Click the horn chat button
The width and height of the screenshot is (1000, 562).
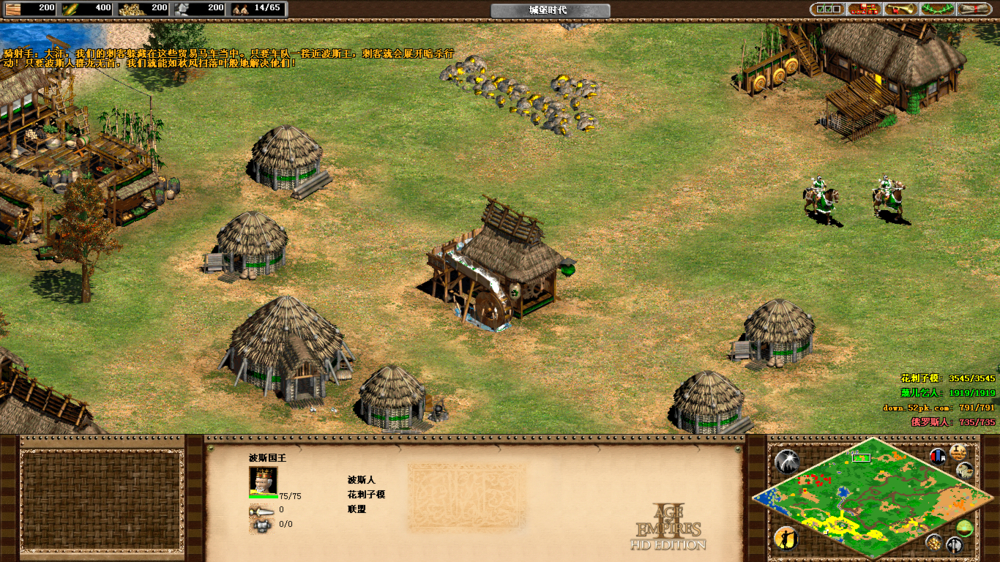point(900,9)
